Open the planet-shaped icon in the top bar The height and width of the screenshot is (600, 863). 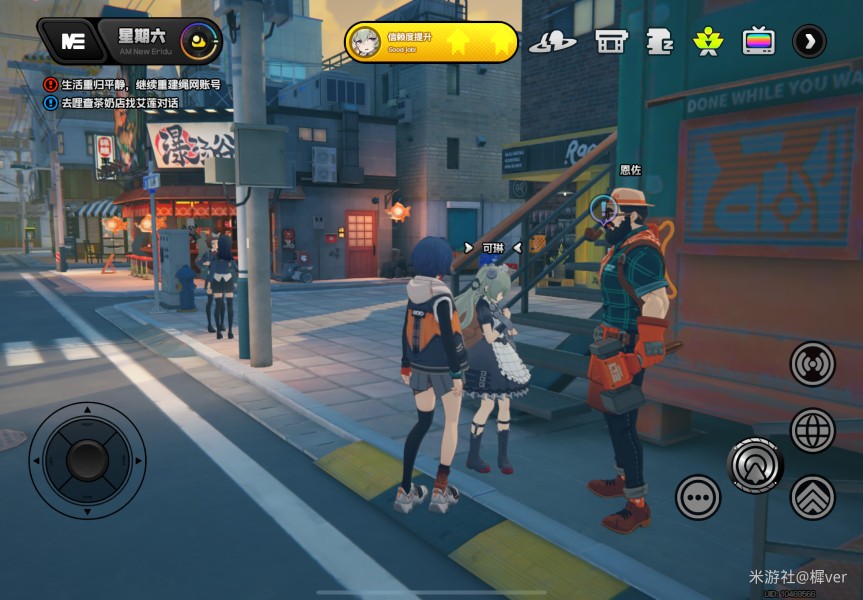pos(552,41)
